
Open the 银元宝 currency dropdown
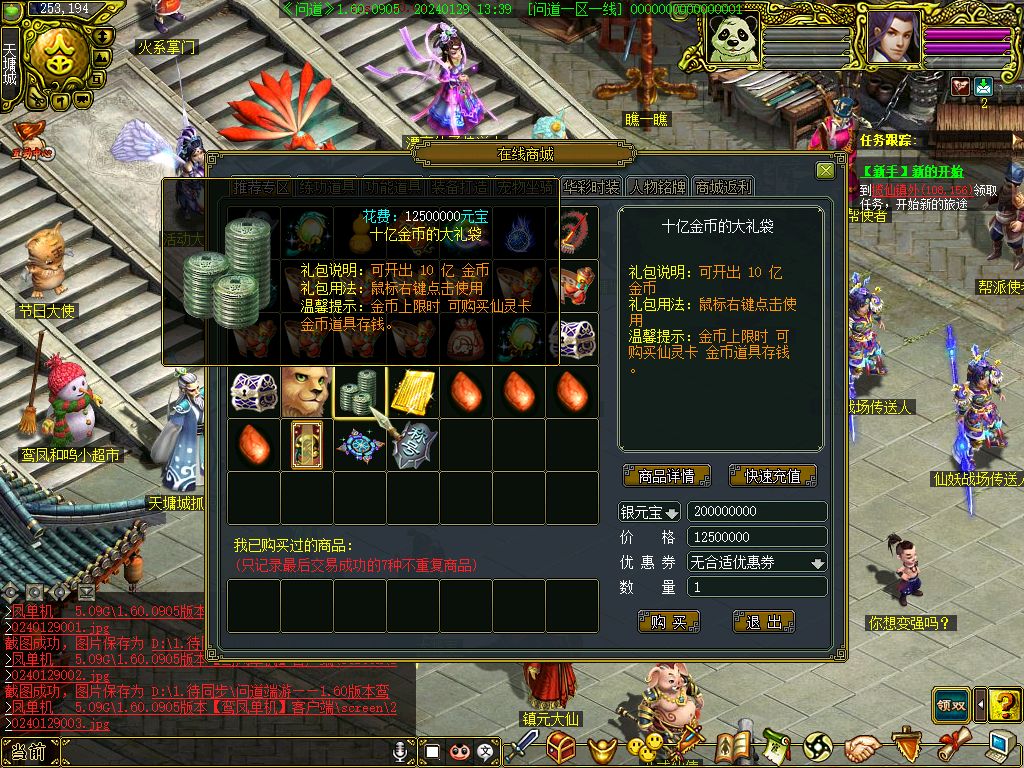(649, 512)
